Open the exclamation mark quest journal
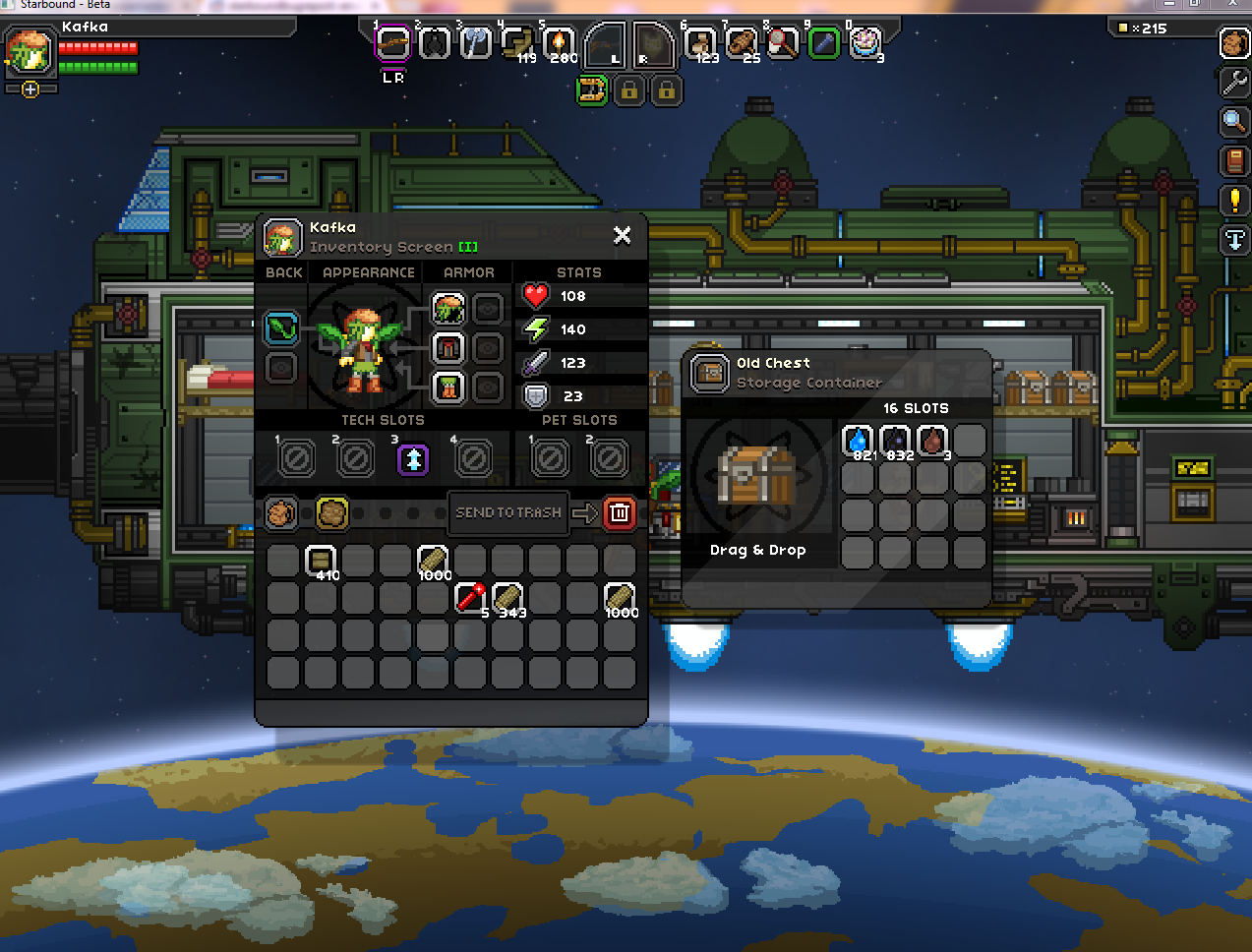Viewport: 1252px width, 952px height. pyautogui.click(x=1234, y=200)
